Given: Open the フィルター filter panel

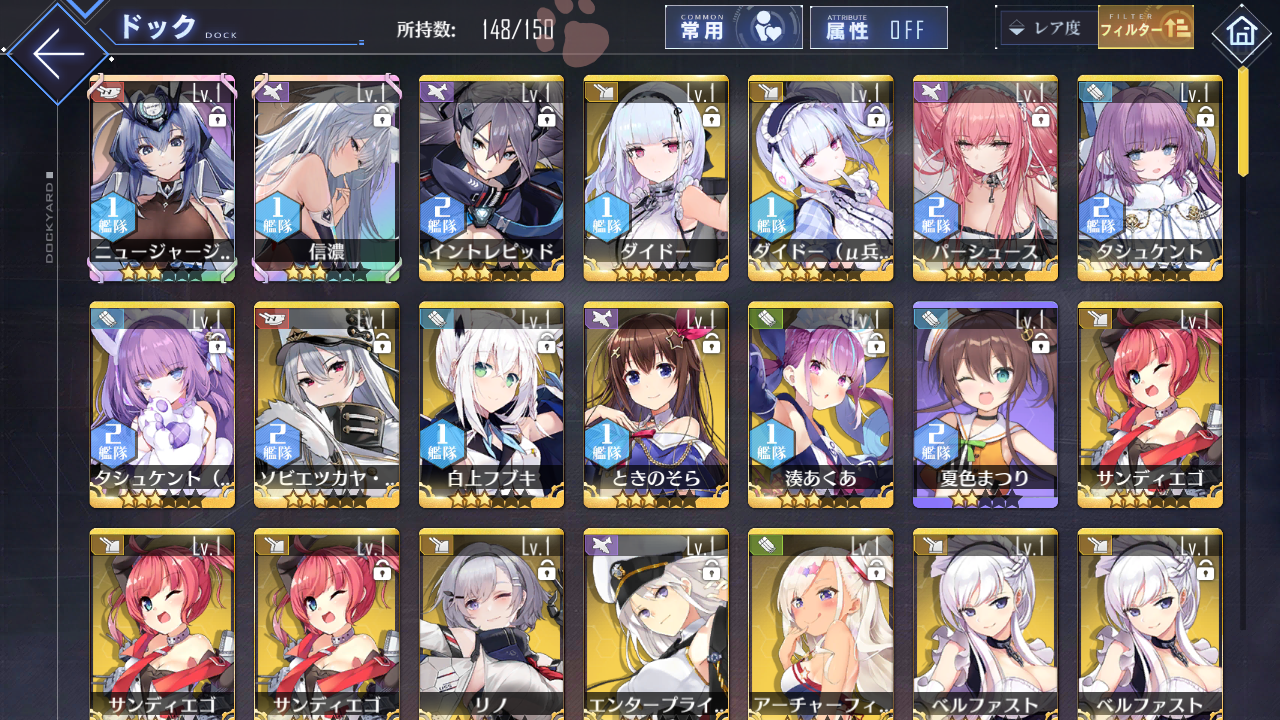Looking at the screenshot, I should 1146,27.
